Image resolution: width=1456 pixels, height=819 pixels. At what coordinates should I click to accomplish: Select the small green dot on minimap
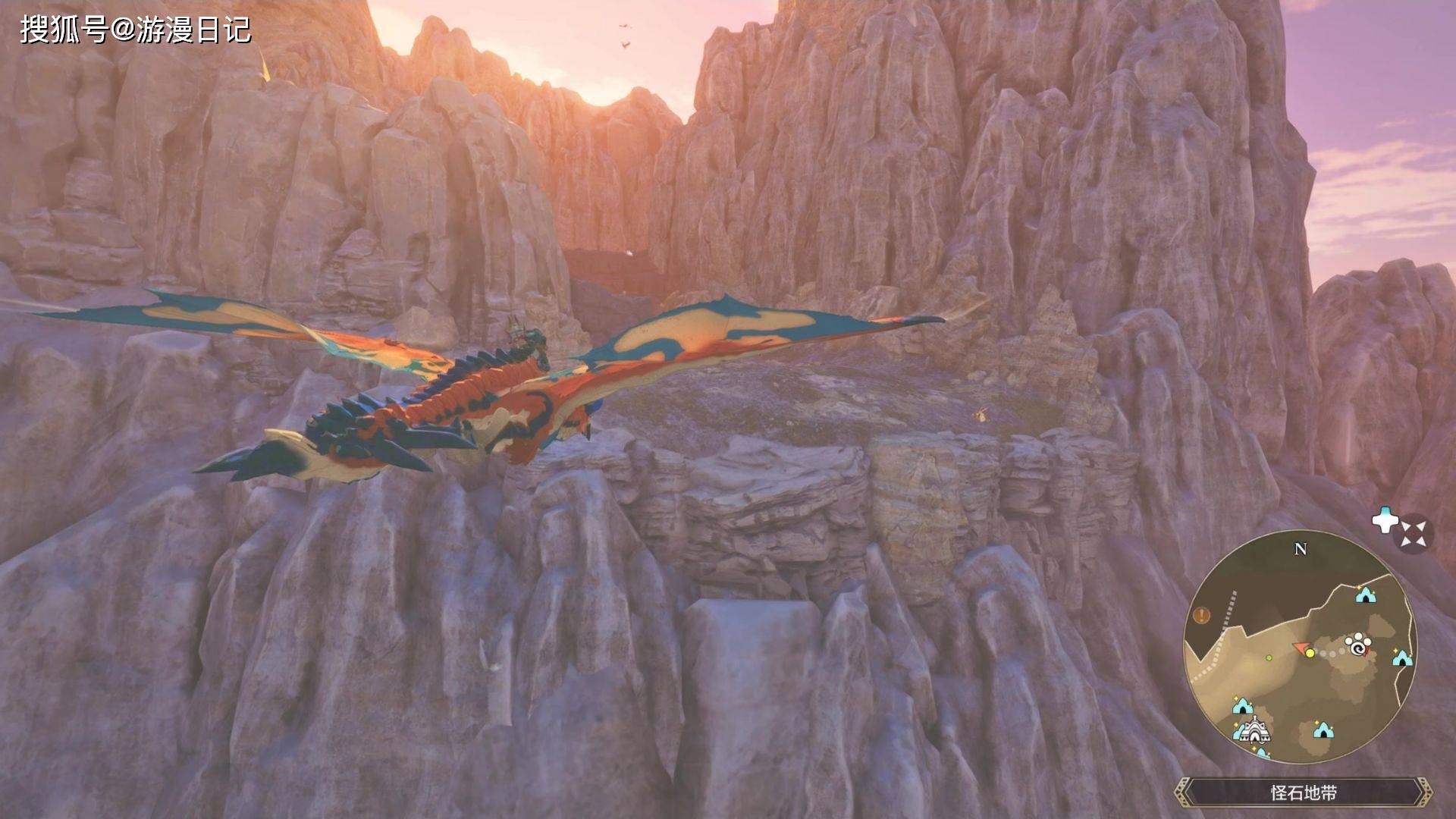(1269, 657)
